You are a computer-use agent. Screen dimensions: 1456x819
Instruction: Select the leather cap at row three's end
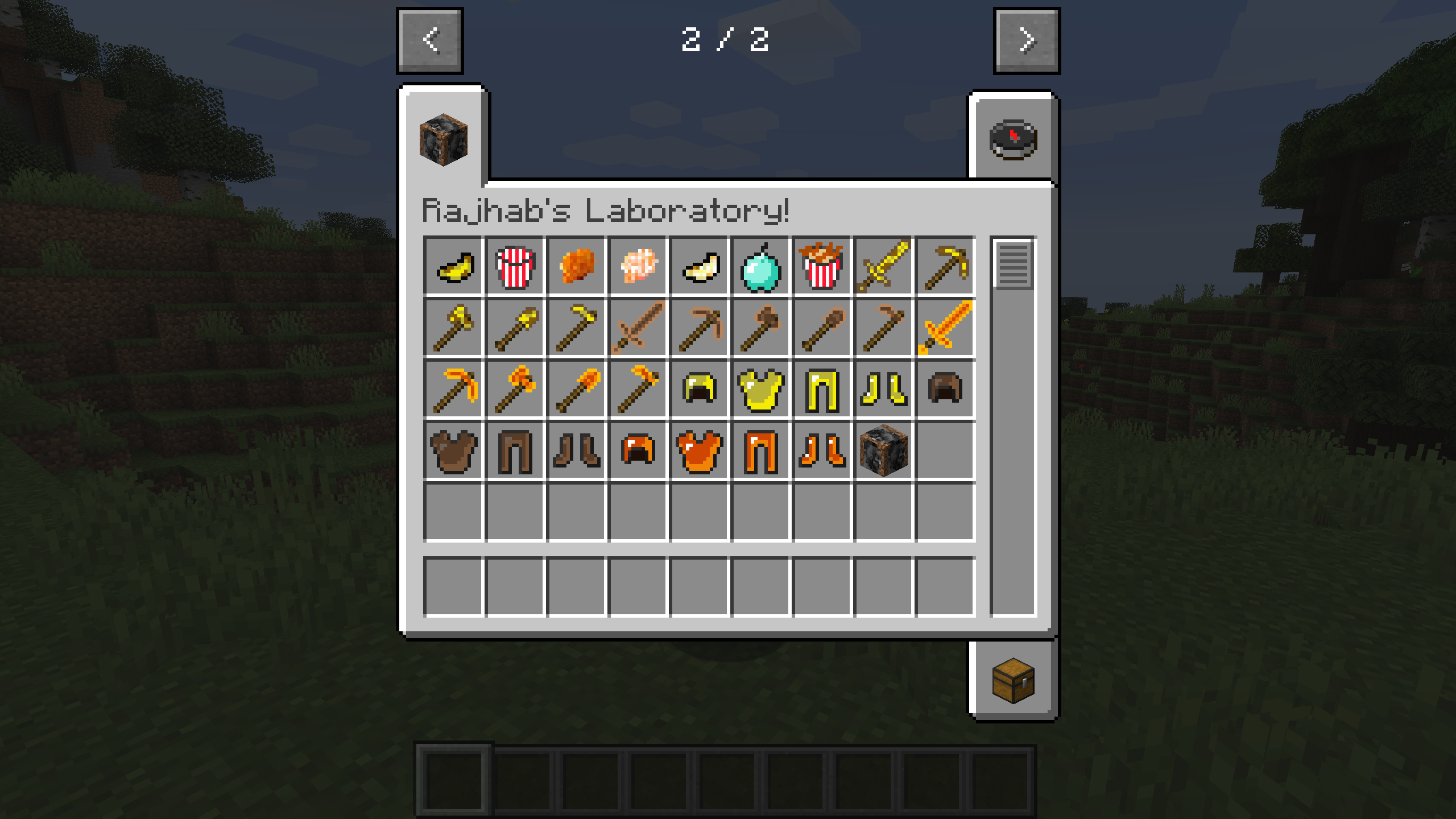(943, 390)
